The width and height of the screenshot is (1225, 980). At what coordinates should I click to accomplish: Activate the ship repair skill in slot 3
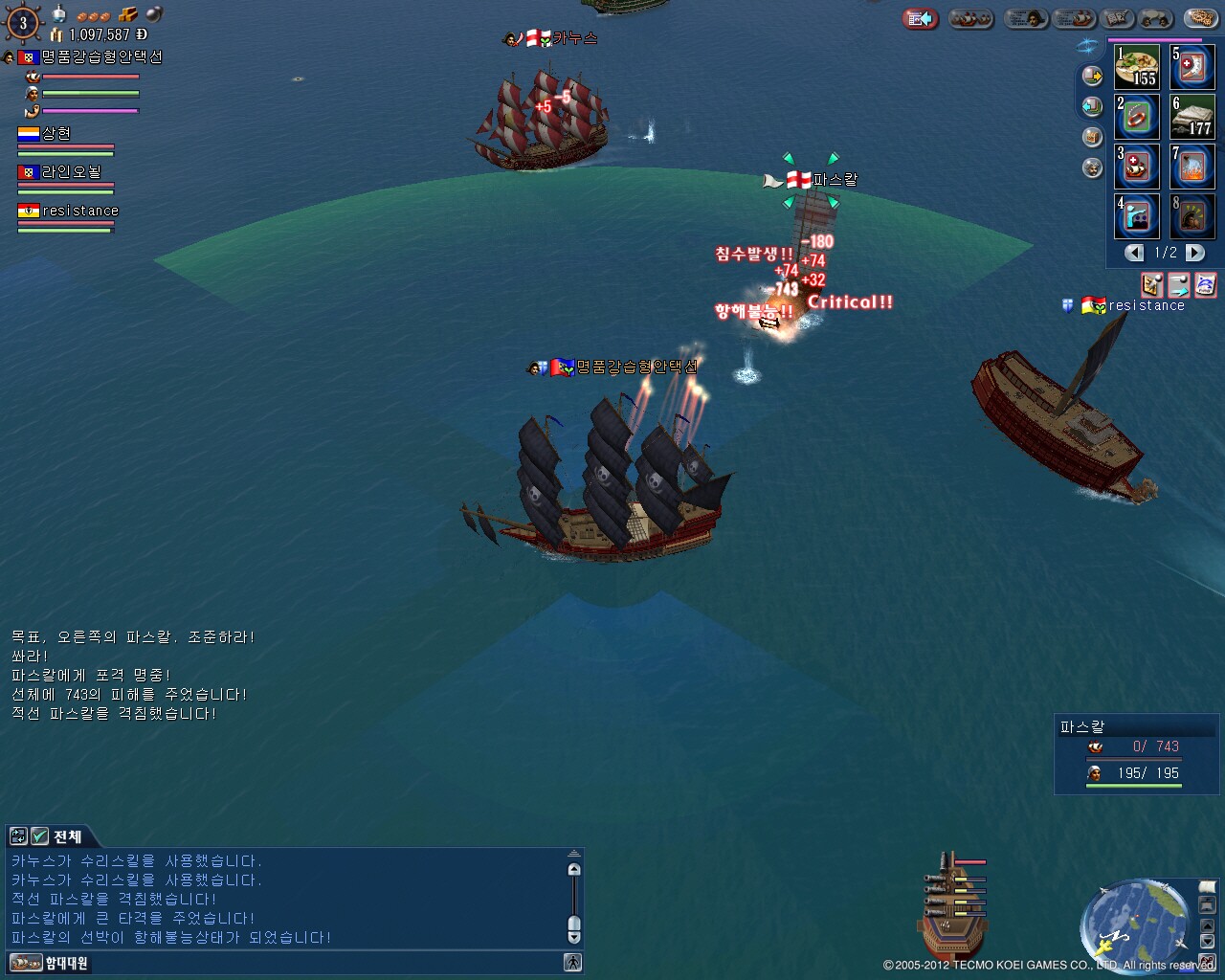coord(1137,167)
